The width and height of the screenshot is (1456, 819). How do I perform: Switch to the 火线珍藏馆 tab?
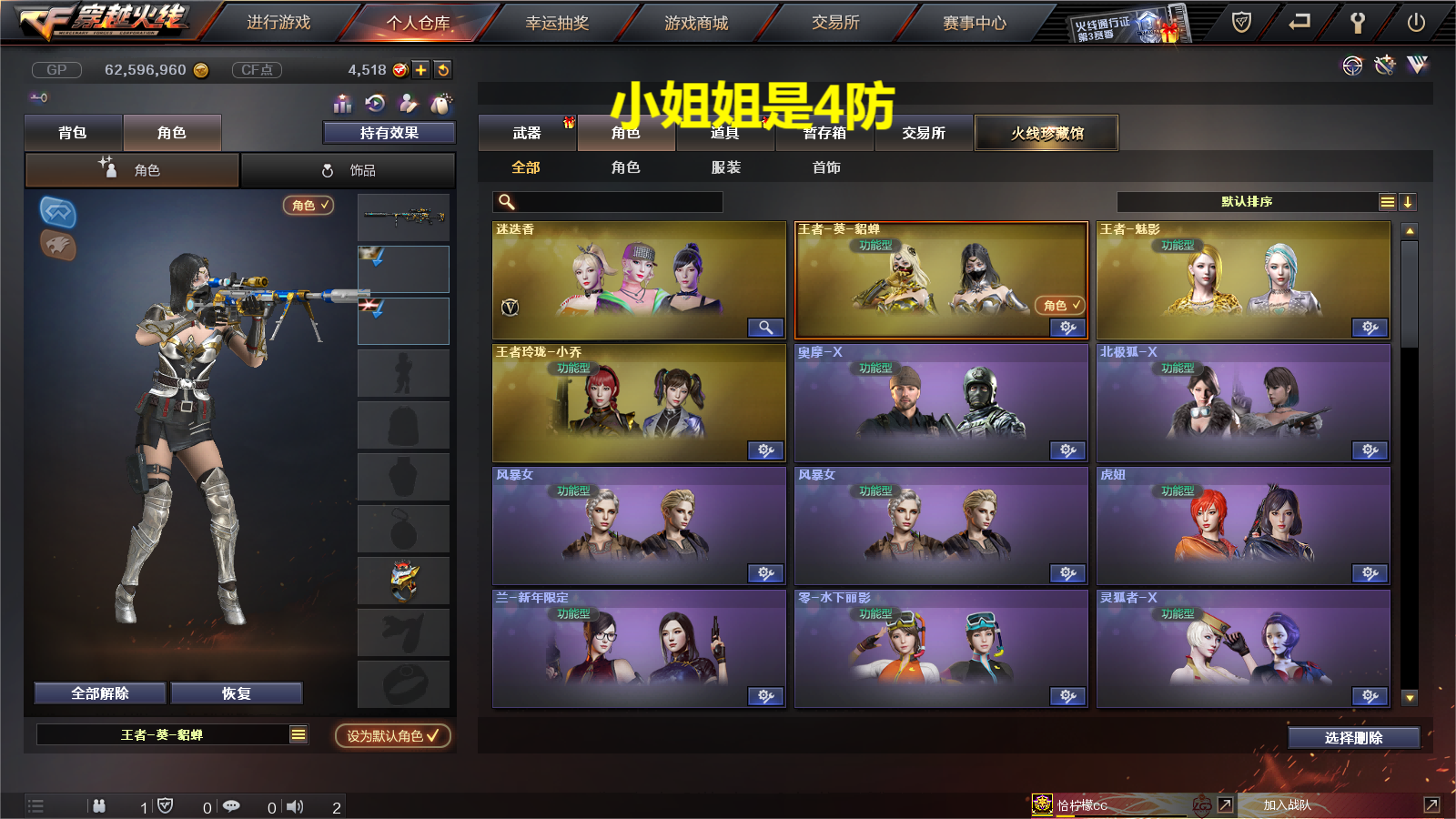pyautogui.click(x=1046, y=132)
